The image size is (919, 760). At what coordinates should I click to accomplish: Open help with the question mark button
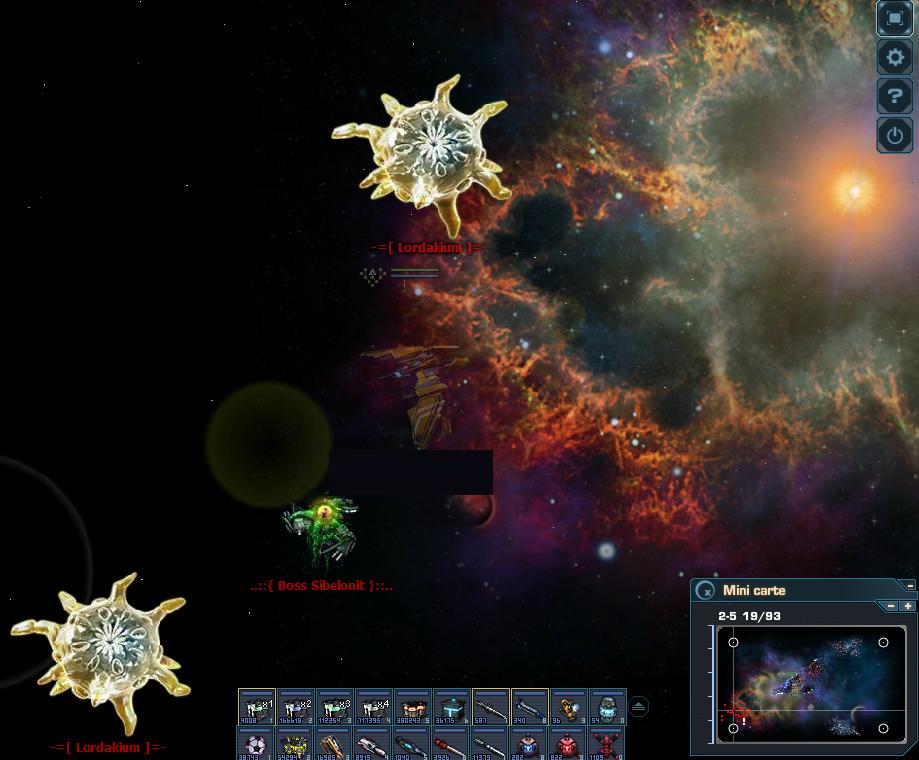[894, 96]
